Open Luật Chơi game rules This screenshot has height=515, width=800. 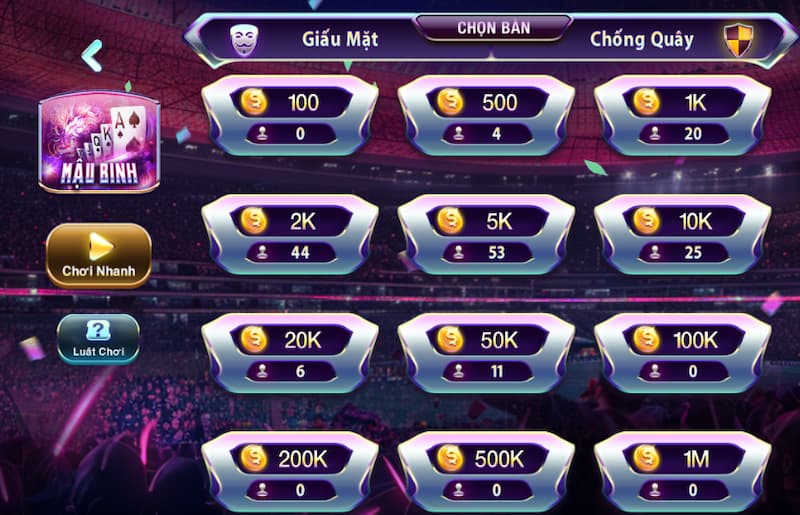98,338
